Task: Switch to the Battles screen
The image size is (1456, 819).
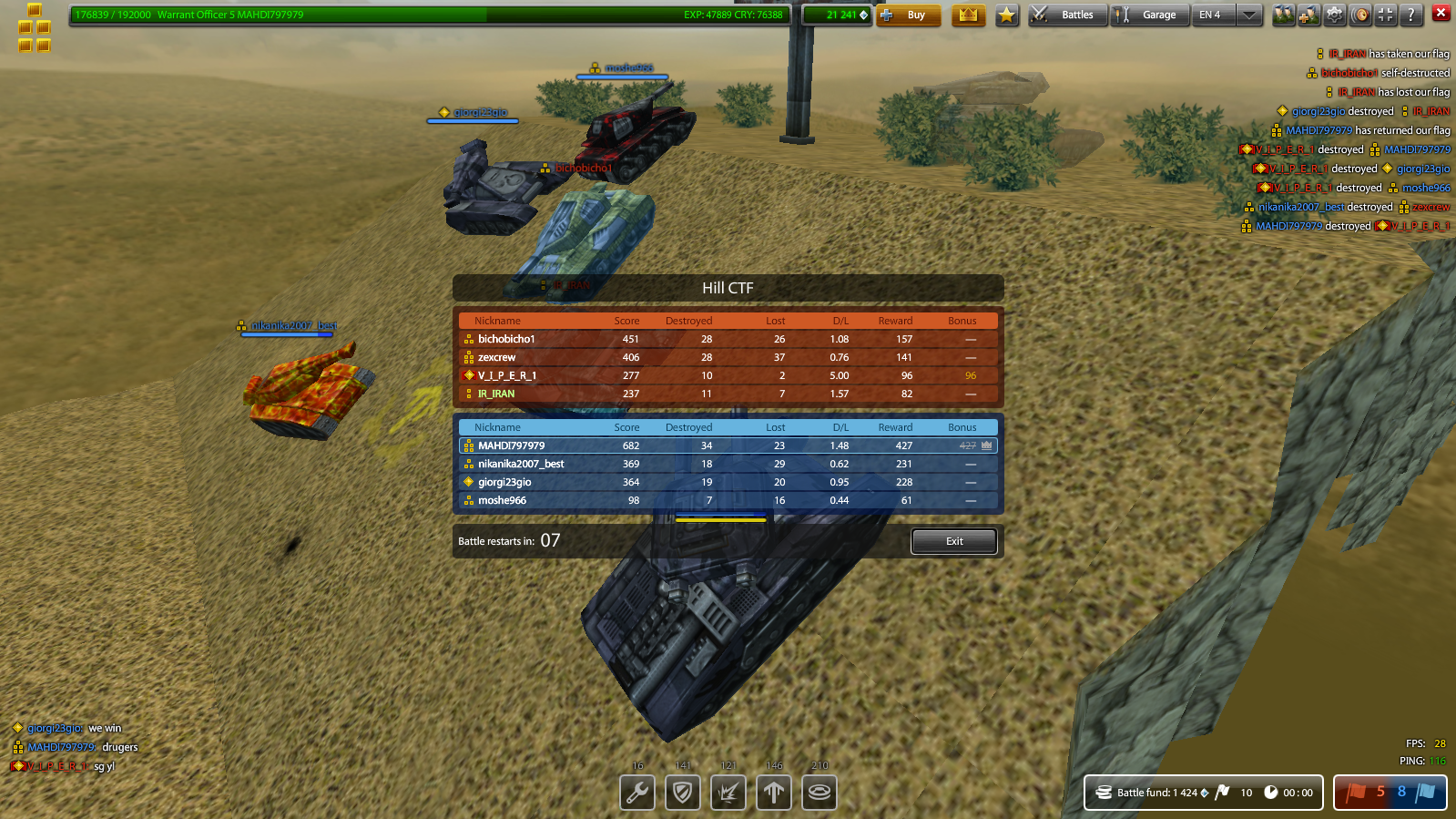Action: pyautogui.click(x=1067, y=15)
